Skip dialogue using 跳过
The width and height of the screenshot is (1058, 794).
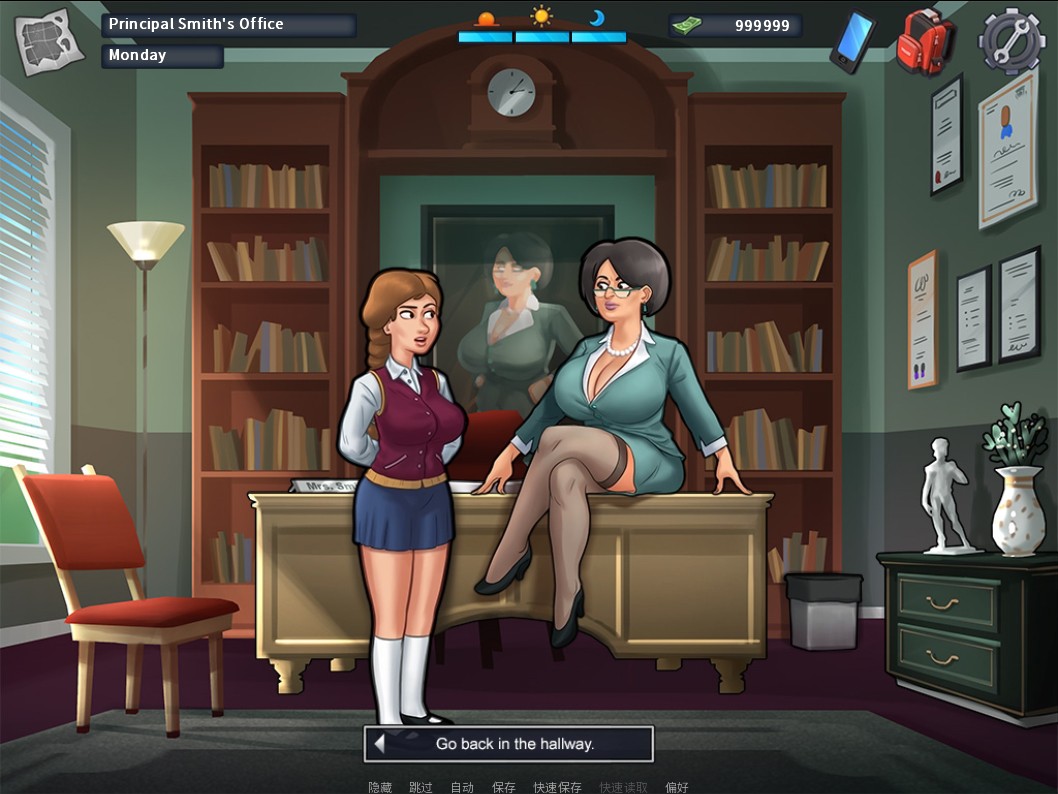pyautogui.click(x=421, y=787)
